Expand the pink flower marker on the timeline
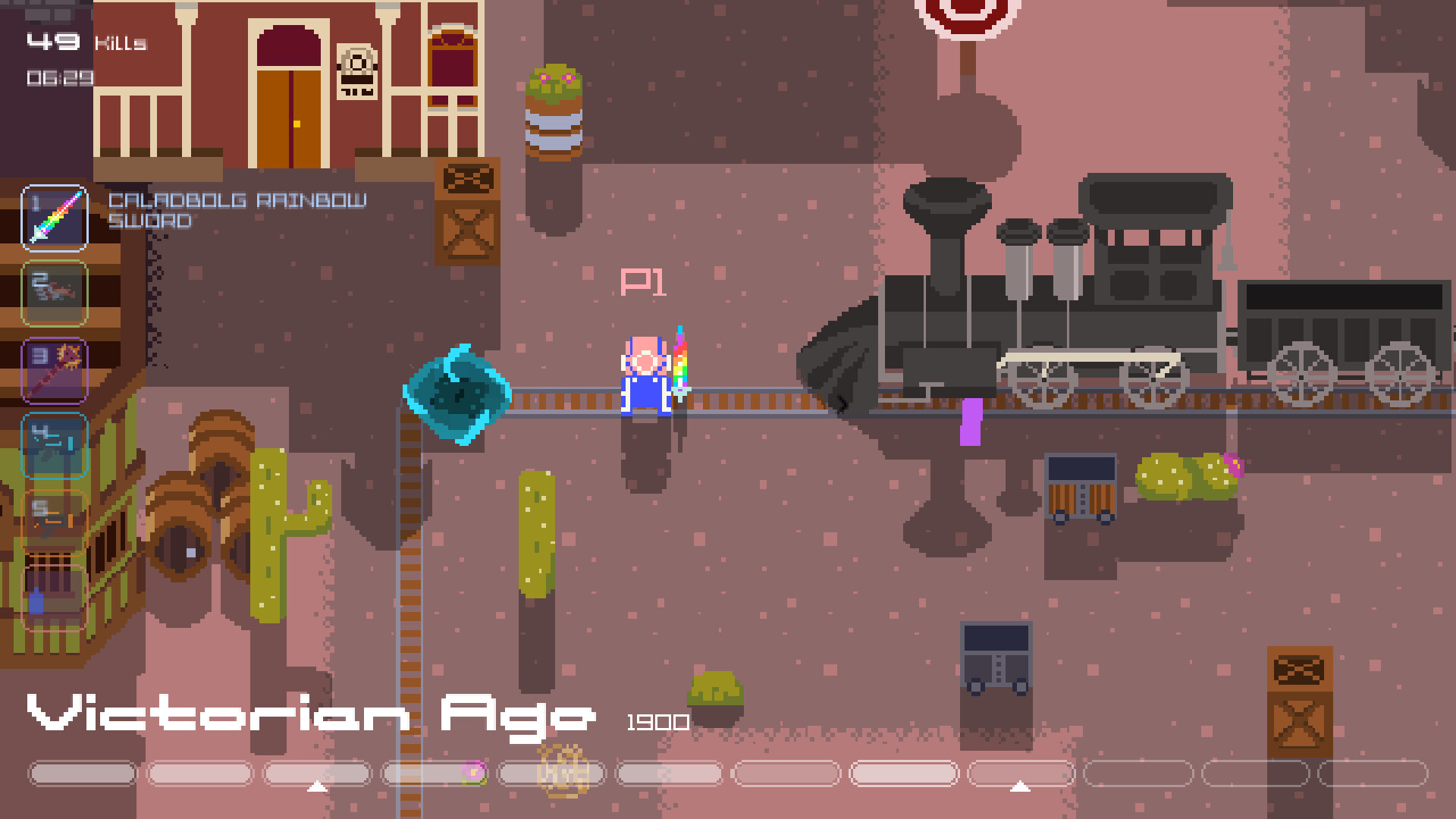 click(x=474, y=773)
